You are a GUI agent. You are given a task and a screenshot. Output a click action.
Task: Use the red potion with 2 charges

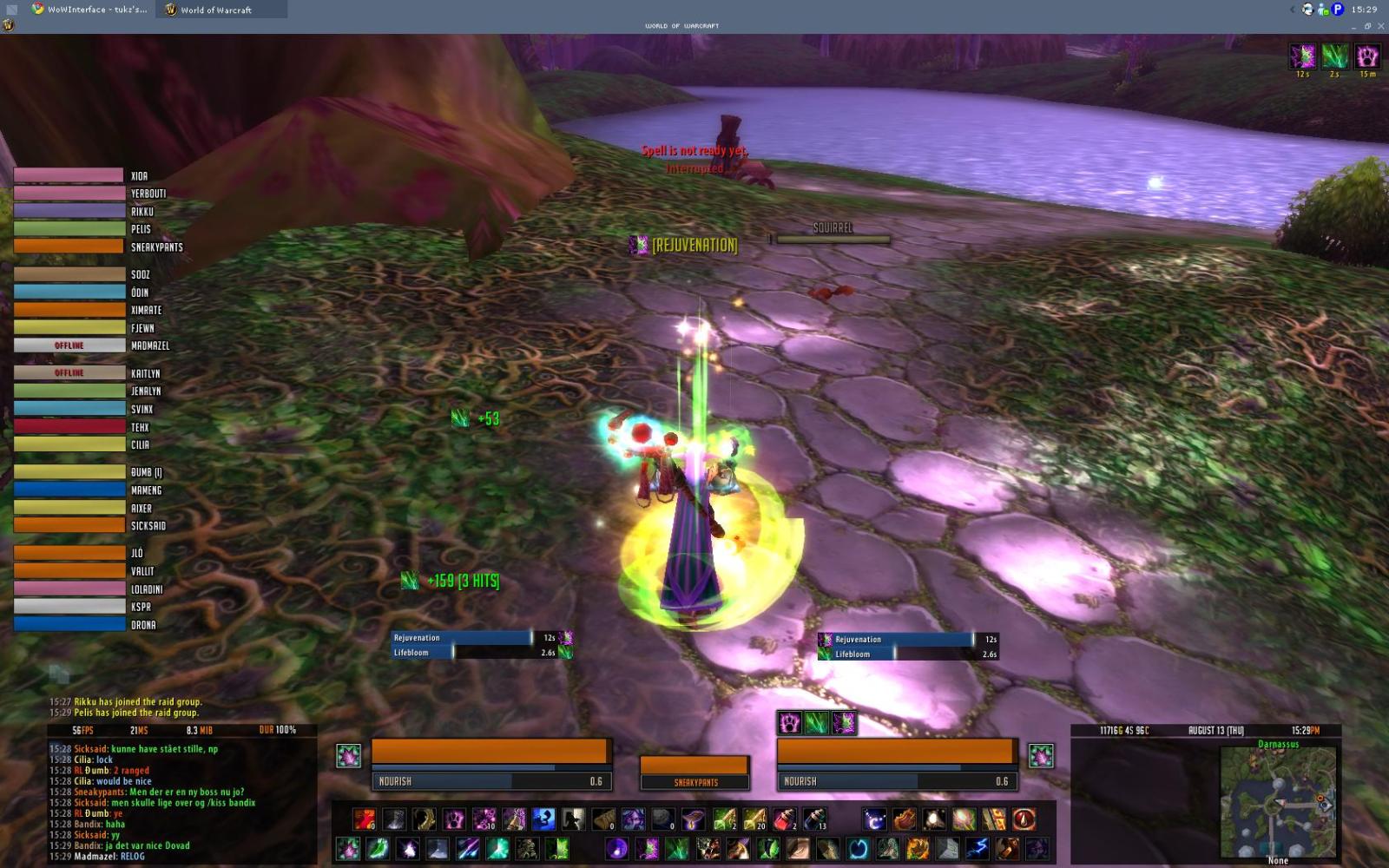(784, 819)
